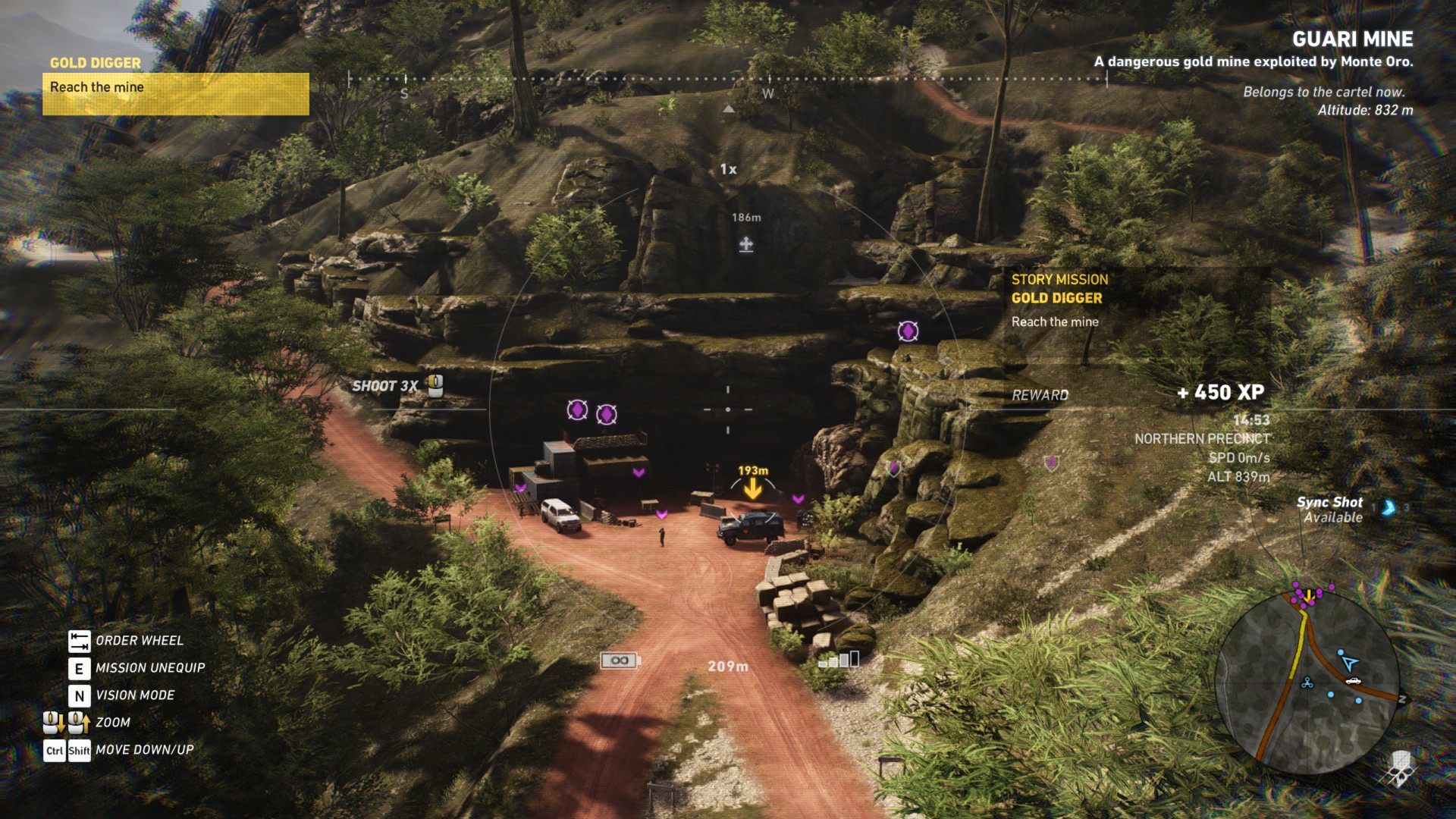Viewport: 1456px width, 819px height.
Task: Click the drone signal strength bars
Action: point(839,660)
